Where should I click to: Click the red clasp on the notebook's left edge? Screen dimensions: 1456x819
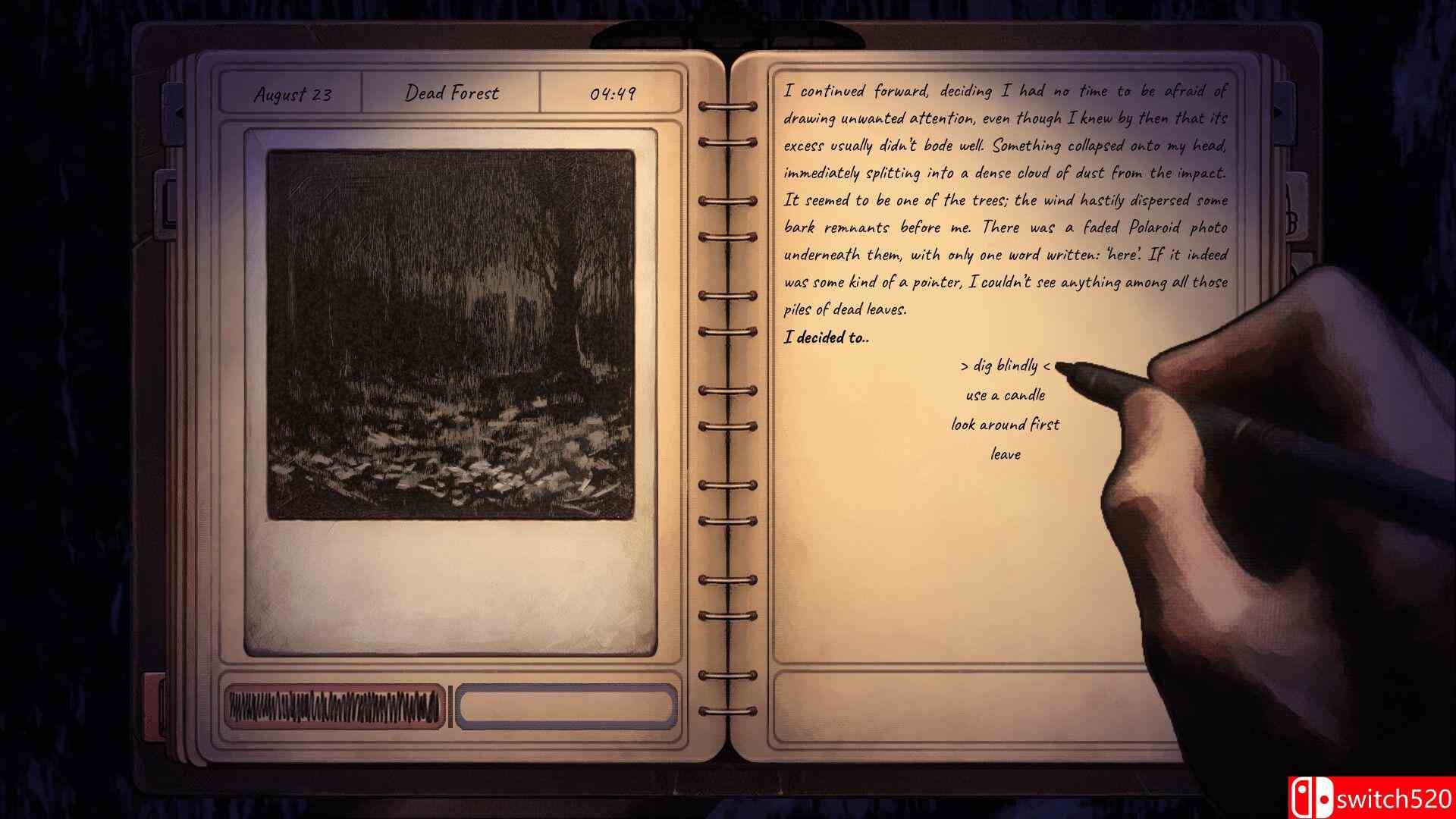coord(157,705)
